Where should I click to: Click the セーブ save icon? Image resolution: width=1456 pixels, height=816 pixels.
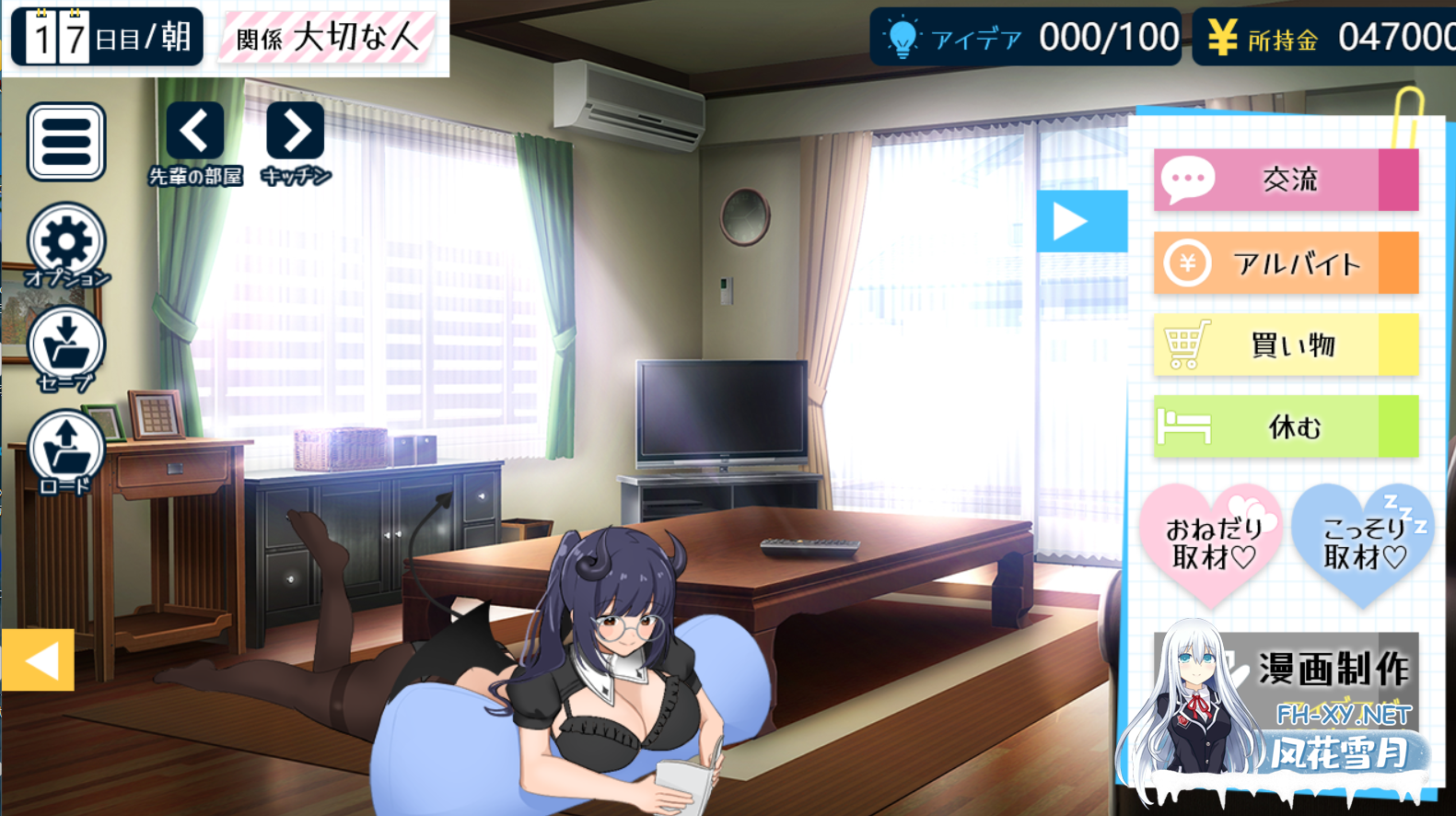pyautogui.click(x=66, y=345)
